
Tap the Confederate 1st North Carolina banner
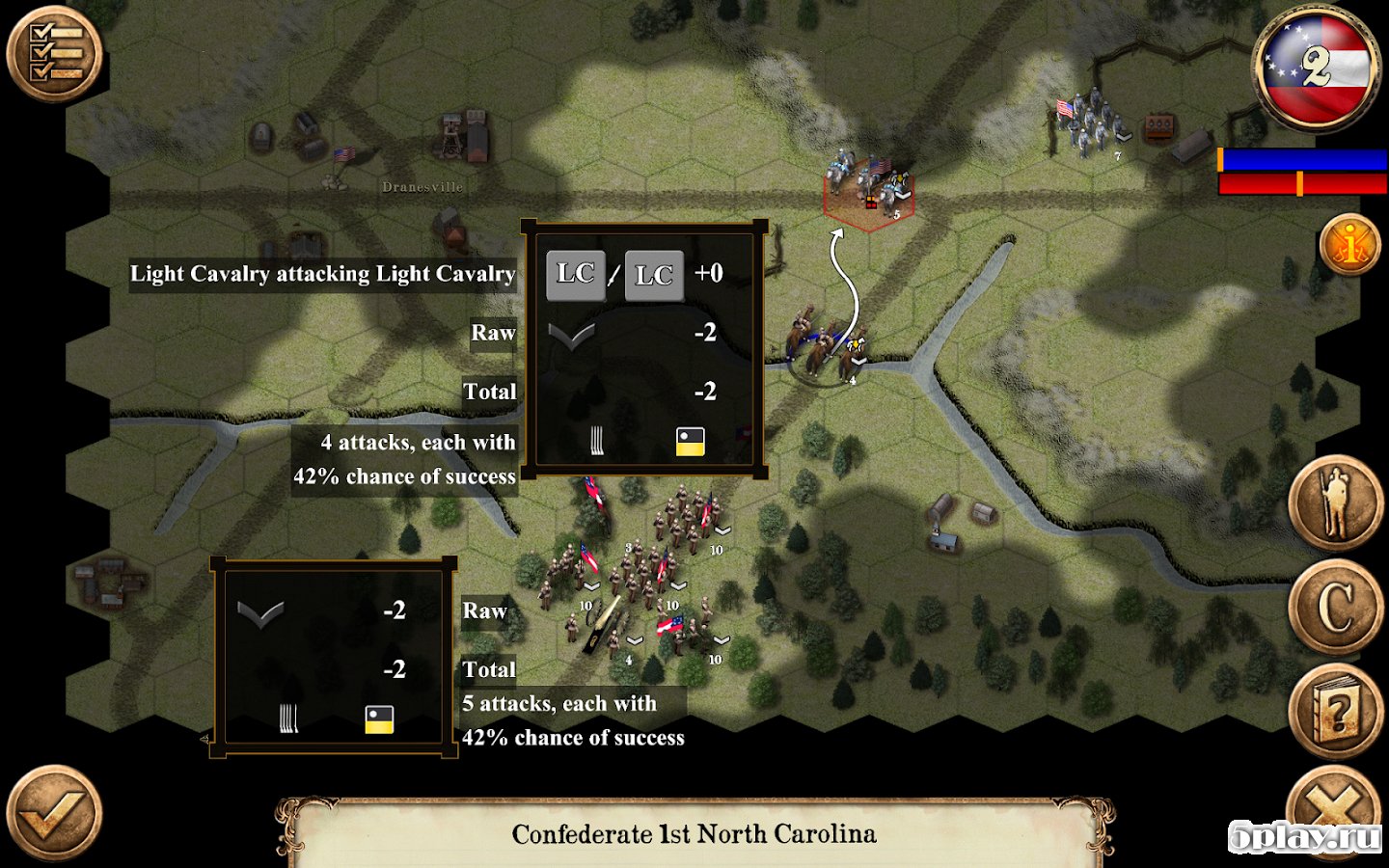pos(694,833)
